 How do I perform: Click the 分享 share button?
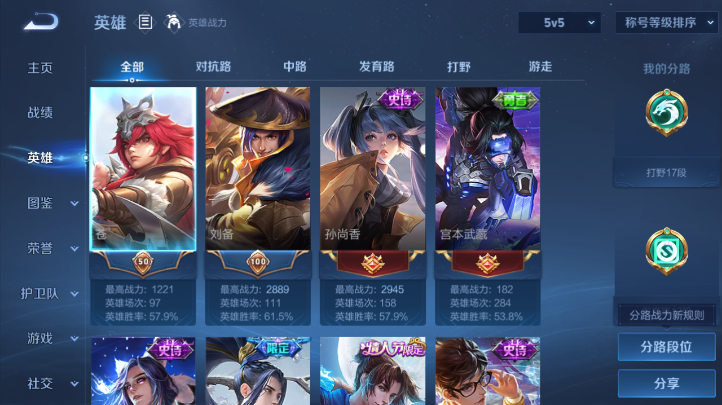[666, 383]
